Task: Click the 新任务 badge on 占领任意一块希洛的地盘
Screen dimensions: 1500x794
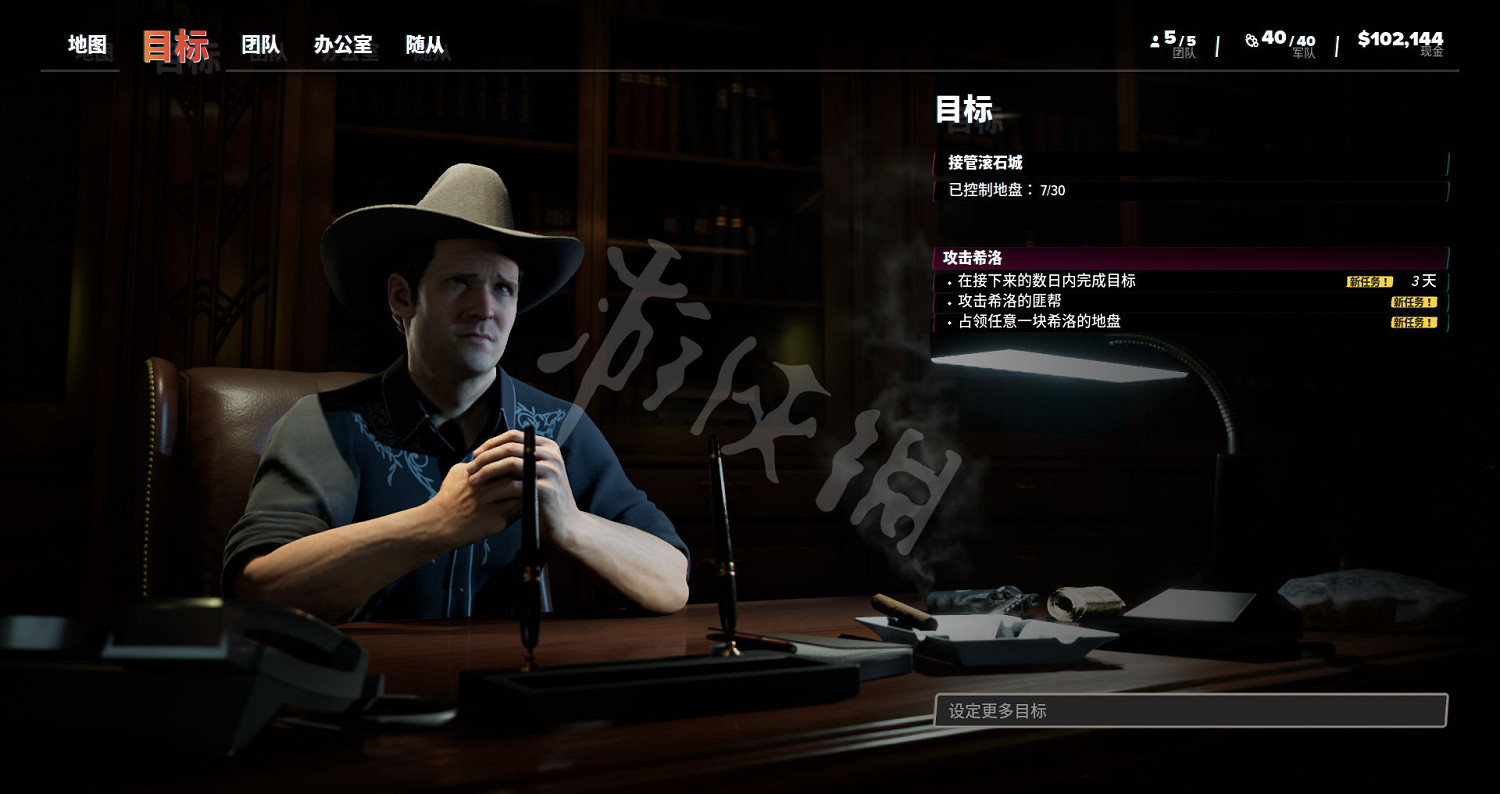Action: pos(1416,323)
